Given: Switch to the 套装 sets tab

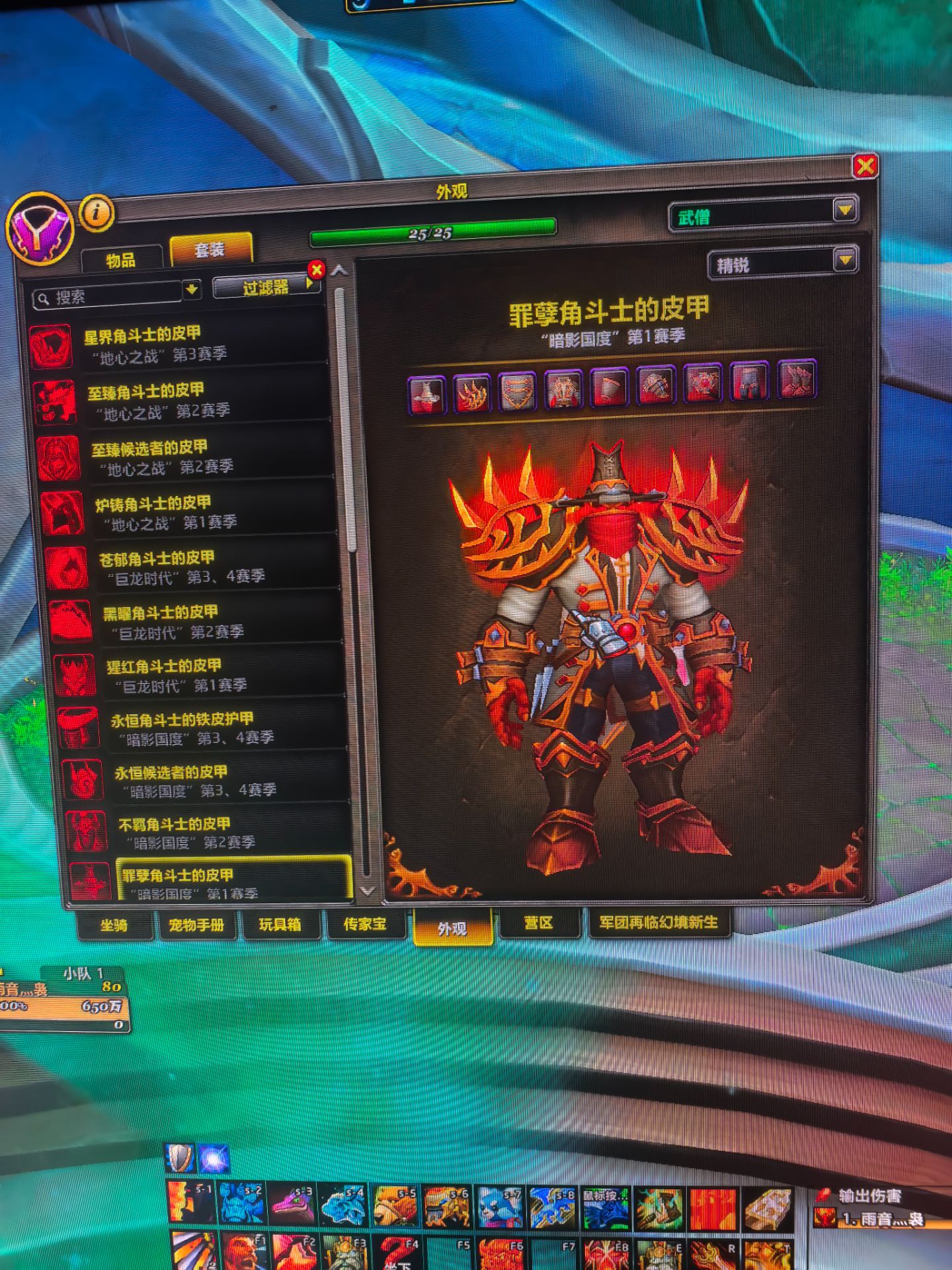Looking at the screenshot, I should (x=210, y=250).
